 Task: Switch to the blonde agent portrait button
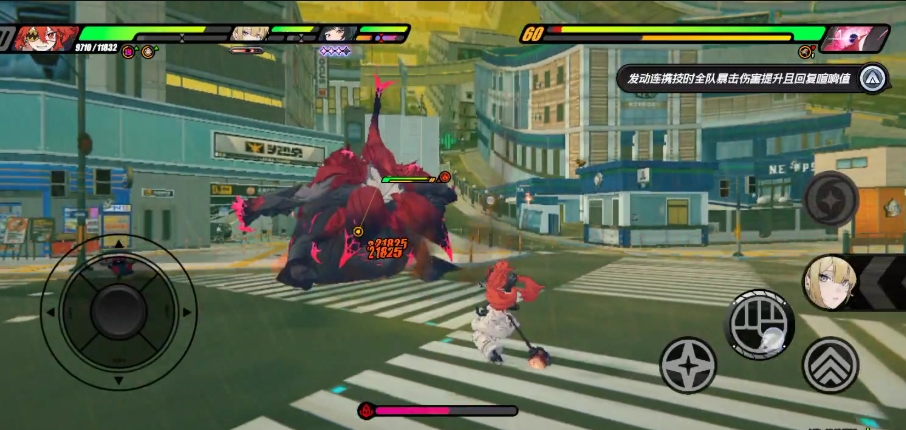tap(831, 283)
